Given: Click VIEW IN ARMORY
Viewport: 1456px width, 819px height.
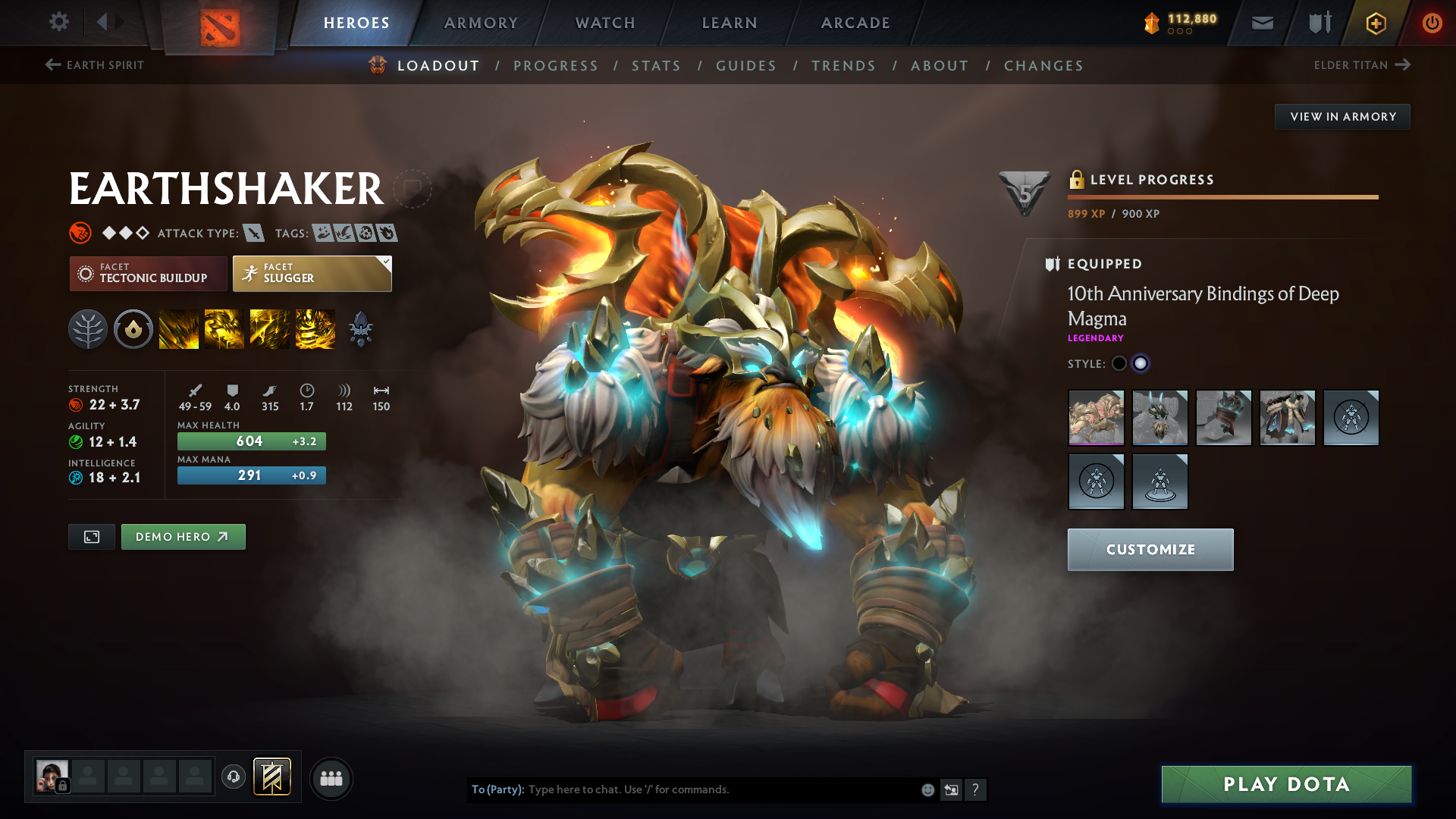Looking at the screenshot, I should pos(1341,116).
